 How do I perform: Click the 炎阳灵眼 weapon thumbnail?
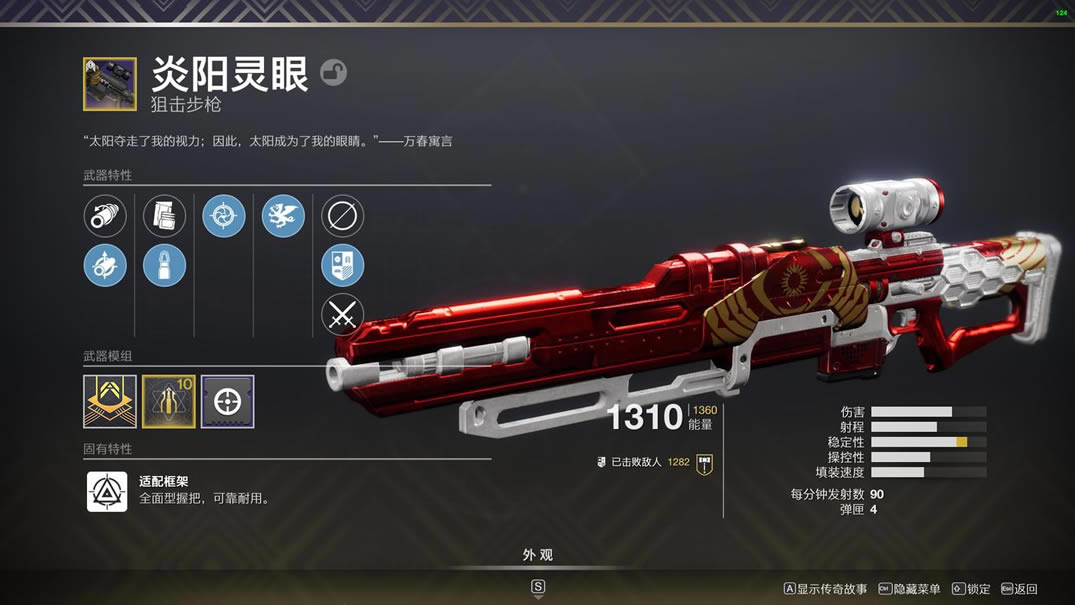point(110,84)
